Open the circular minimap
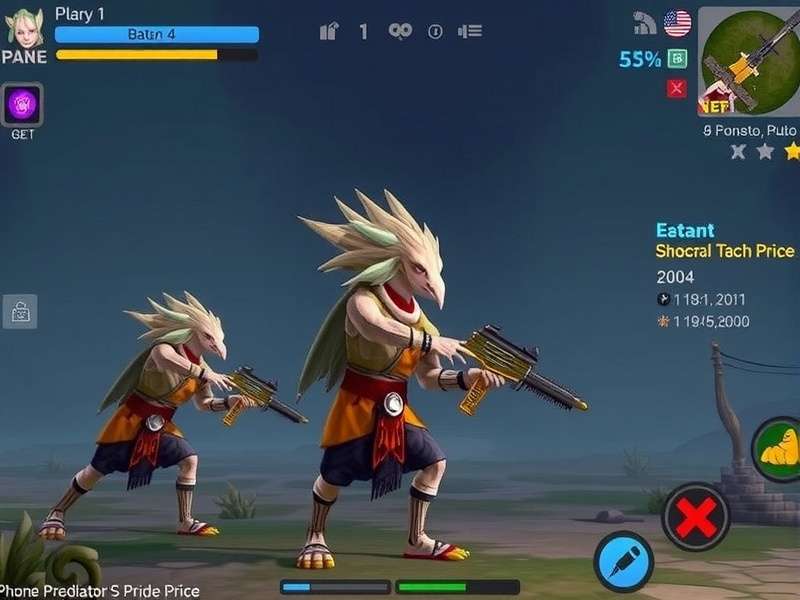This screenshot has width=800, height=600. (x=750, y=60)
